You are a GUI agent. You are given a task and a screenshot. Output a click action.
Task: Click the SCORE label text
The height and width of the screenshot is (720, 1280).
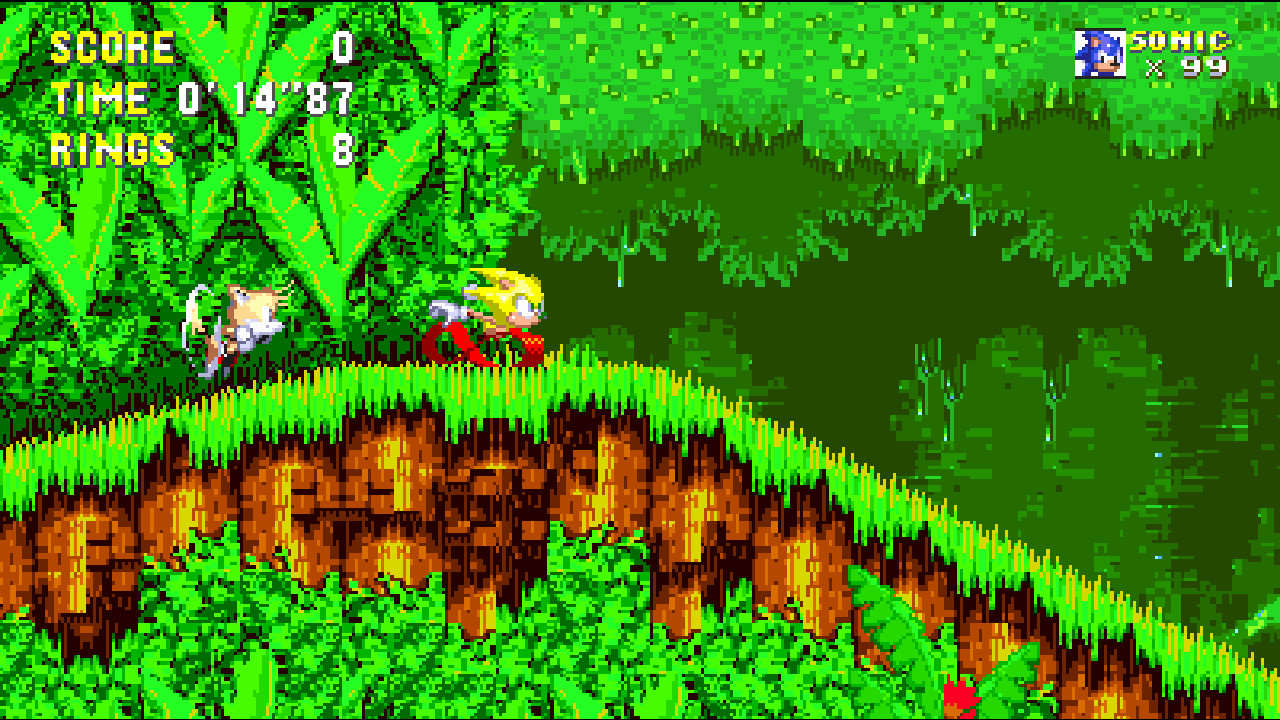click(x=110, y=45)
